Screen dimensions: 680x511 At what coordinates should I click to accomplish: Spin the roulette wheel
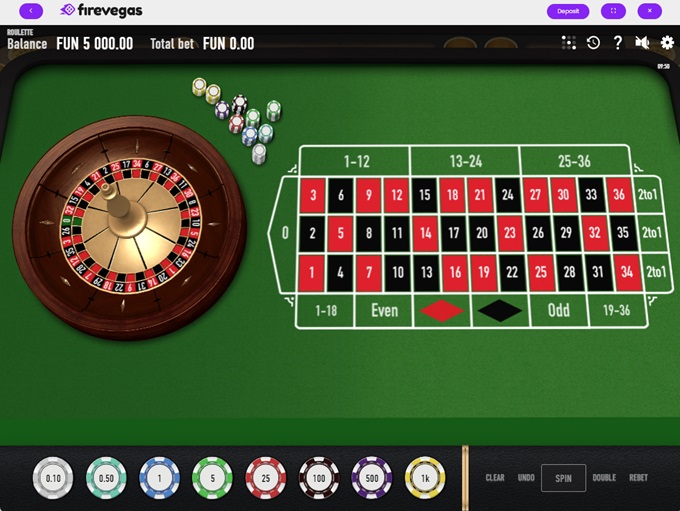click(x=563, y=478)
